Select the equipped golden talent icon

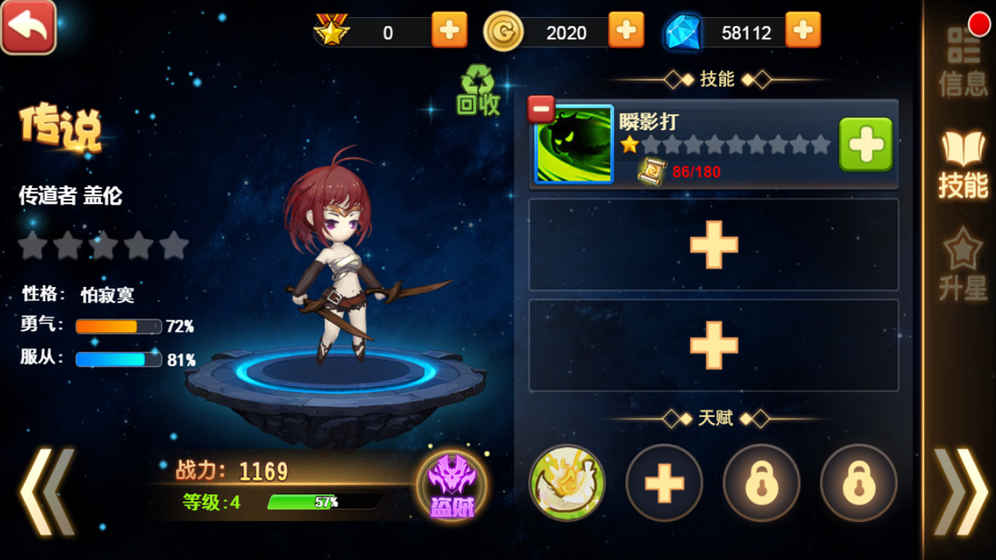click(567, 483)
